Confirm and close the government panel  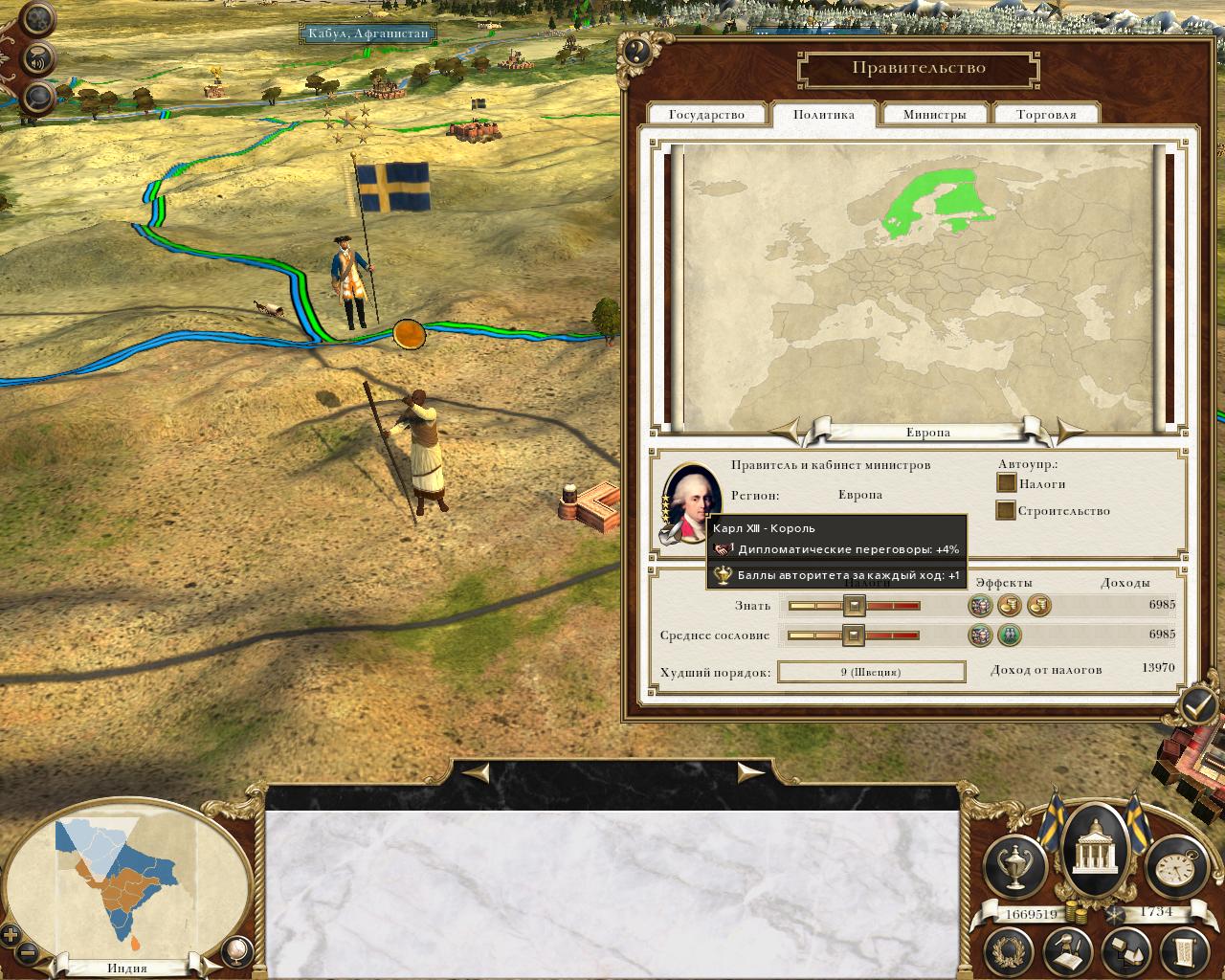1197,707
